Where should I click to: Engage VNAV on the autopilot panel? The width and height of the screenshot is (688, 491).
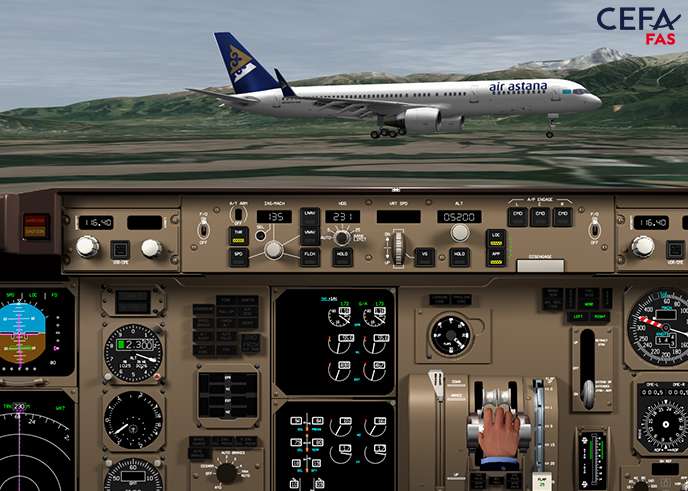(x=309, y=235)
